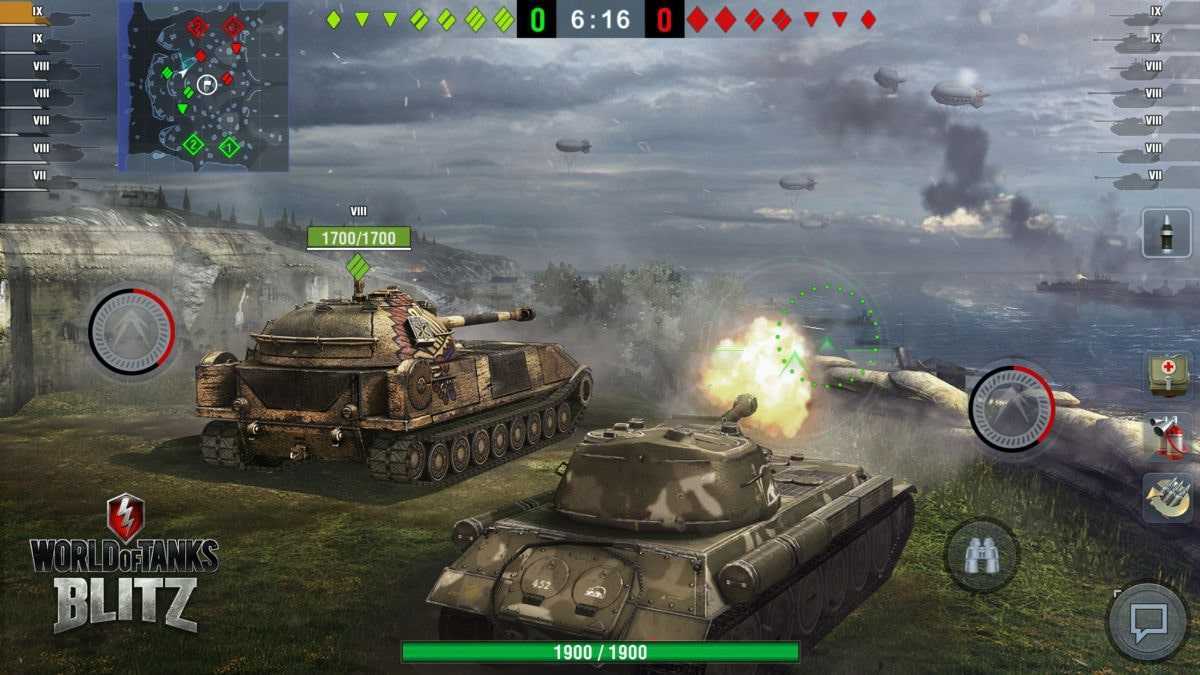Viewport: 1200px width, 675px height.
Task: Select the shell ammunition type icon
Action: tap(1166, 233)
